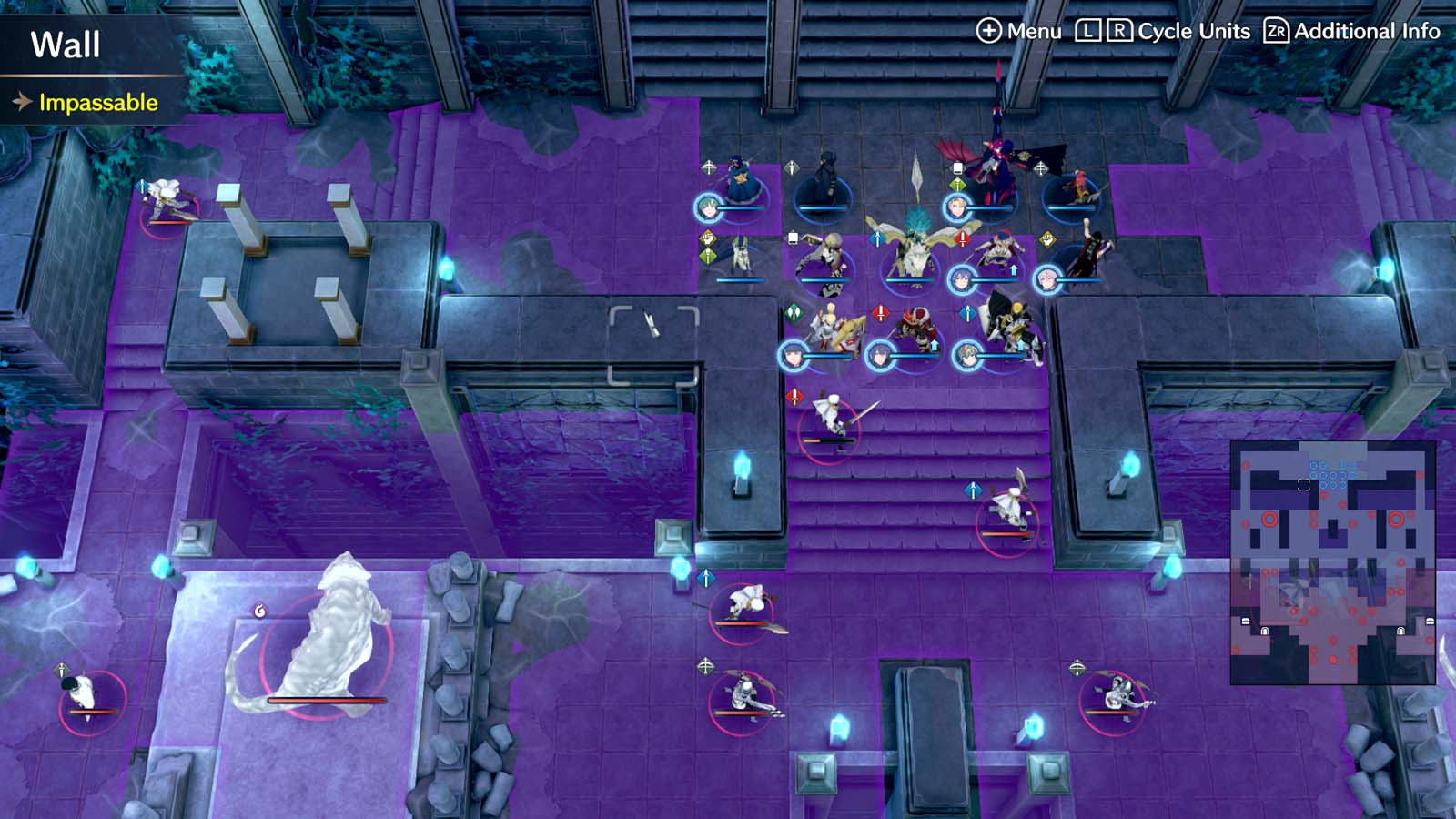The height and width of the screenshot is (819, 1456).
Task: Click the white tome icon above the blond student
Action: tap(793, 238)
